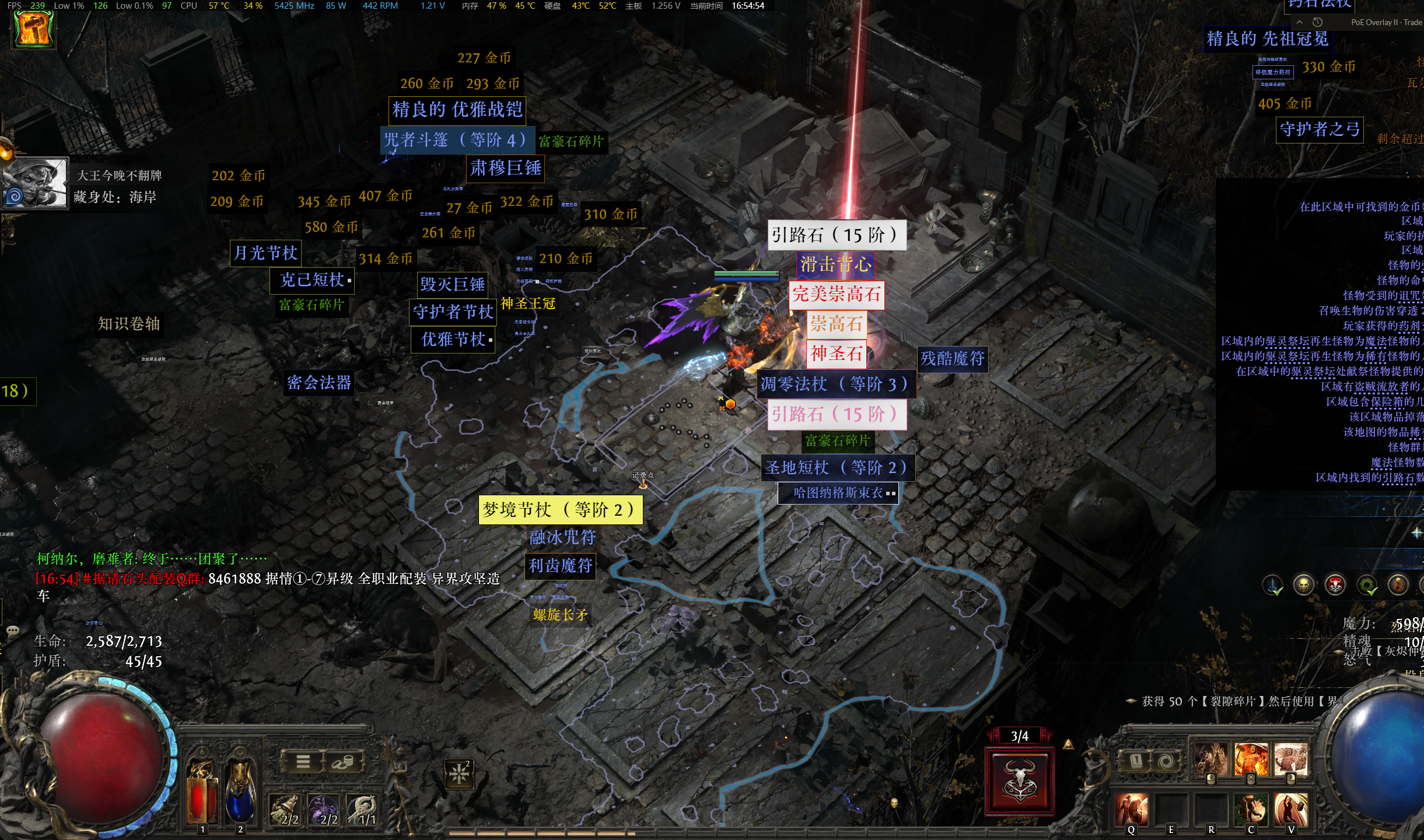Activate the C key skill icon

(x=1251, y=810)
